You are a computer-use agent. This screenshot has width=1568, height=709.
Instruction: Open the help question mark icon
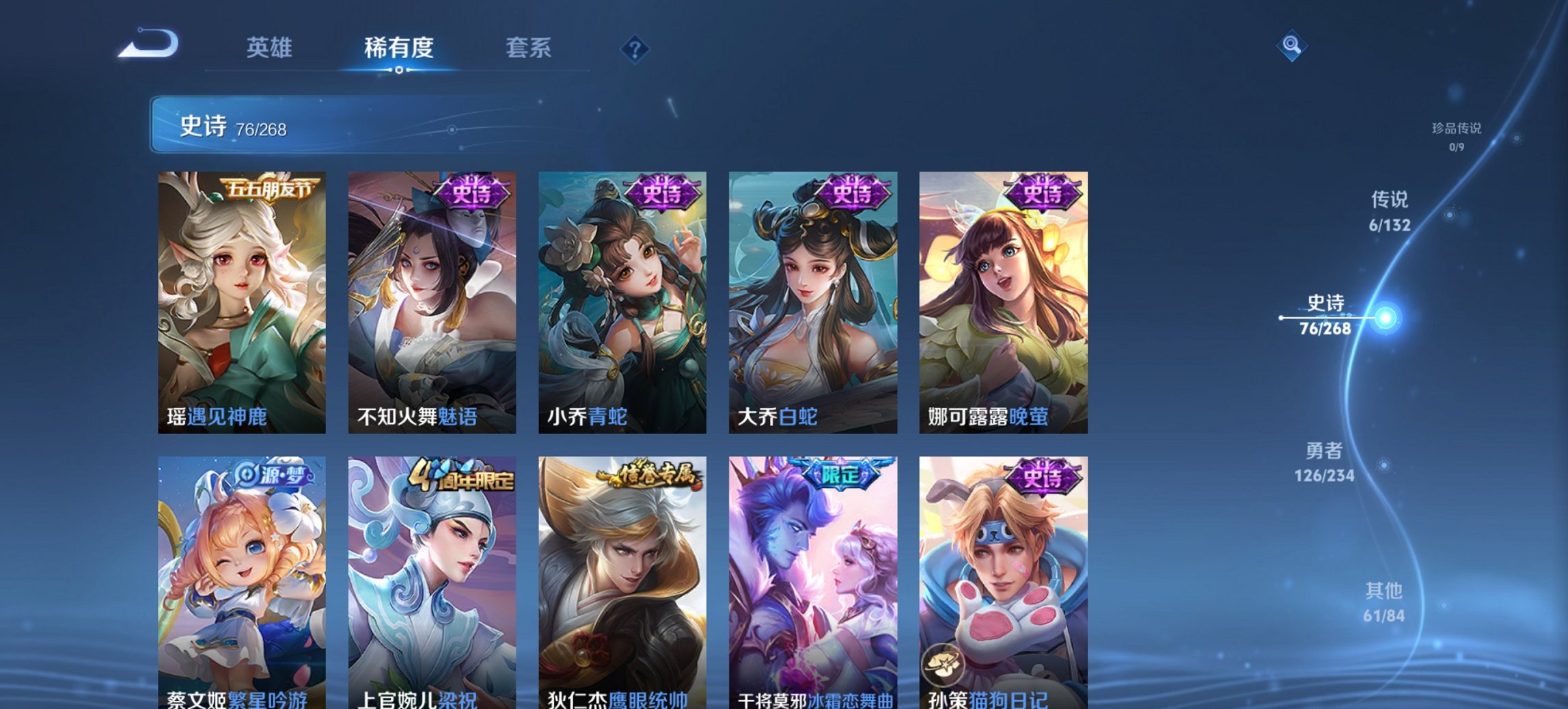(635, 49)
